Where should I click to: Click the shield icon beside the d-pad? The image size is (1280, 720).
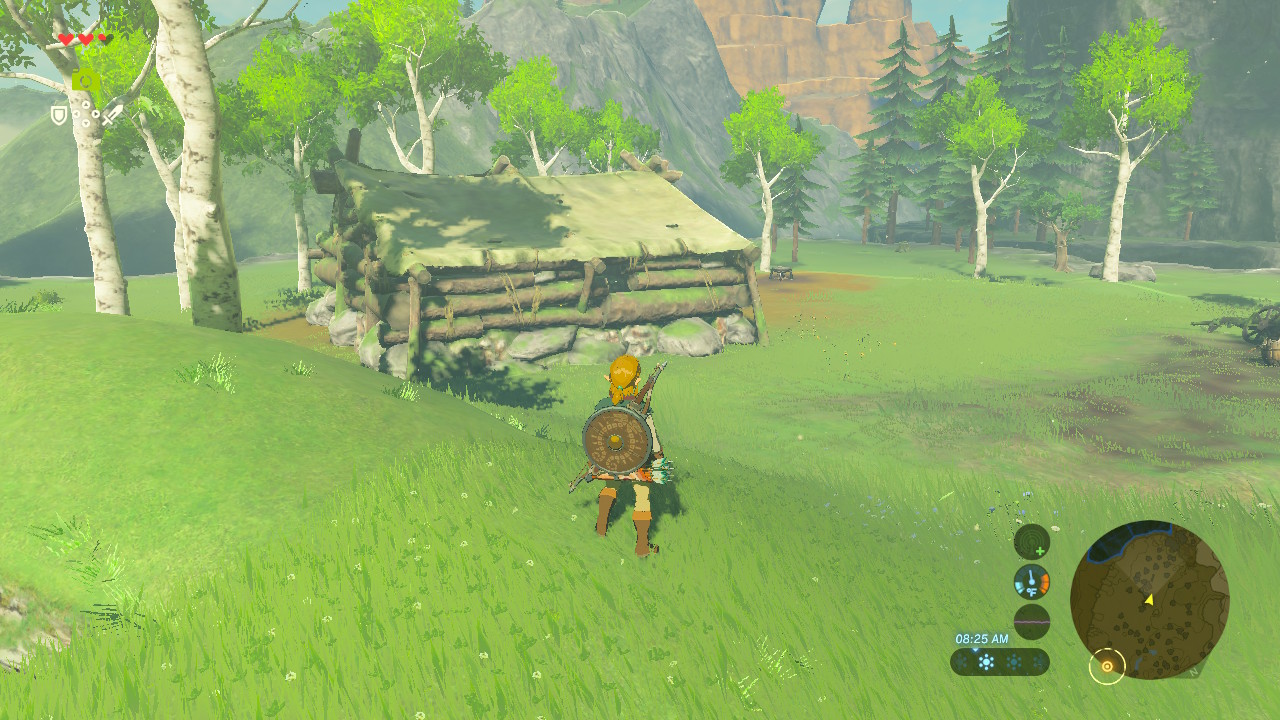[59, 116]
